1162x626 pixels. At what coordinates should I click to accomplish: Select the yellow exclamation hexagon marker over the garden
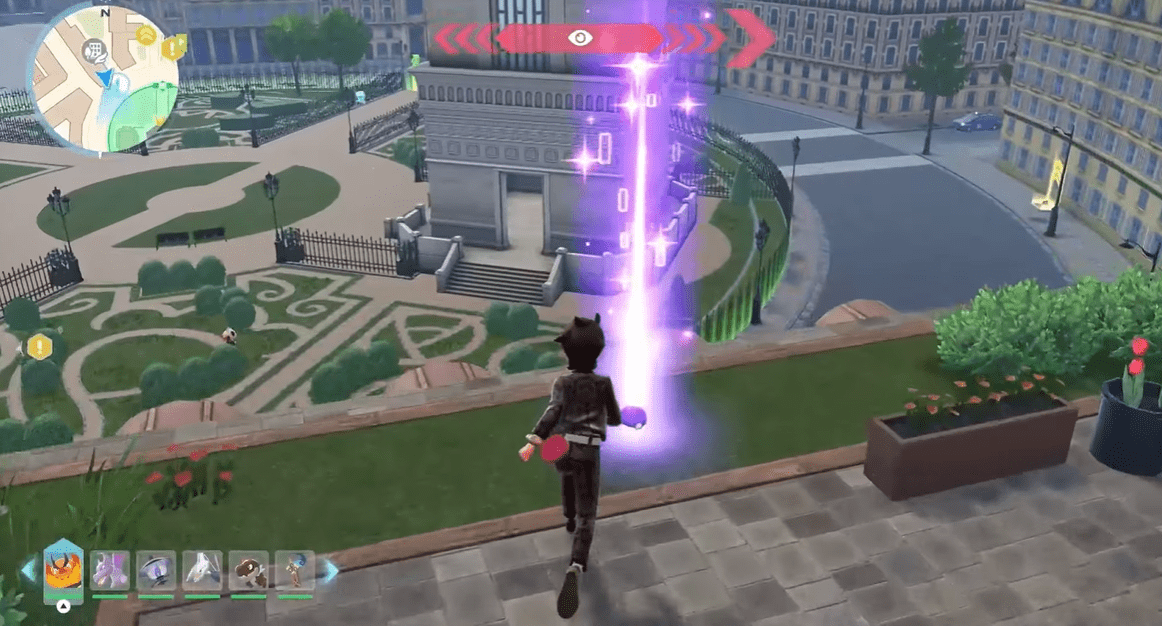click(39, 347)
